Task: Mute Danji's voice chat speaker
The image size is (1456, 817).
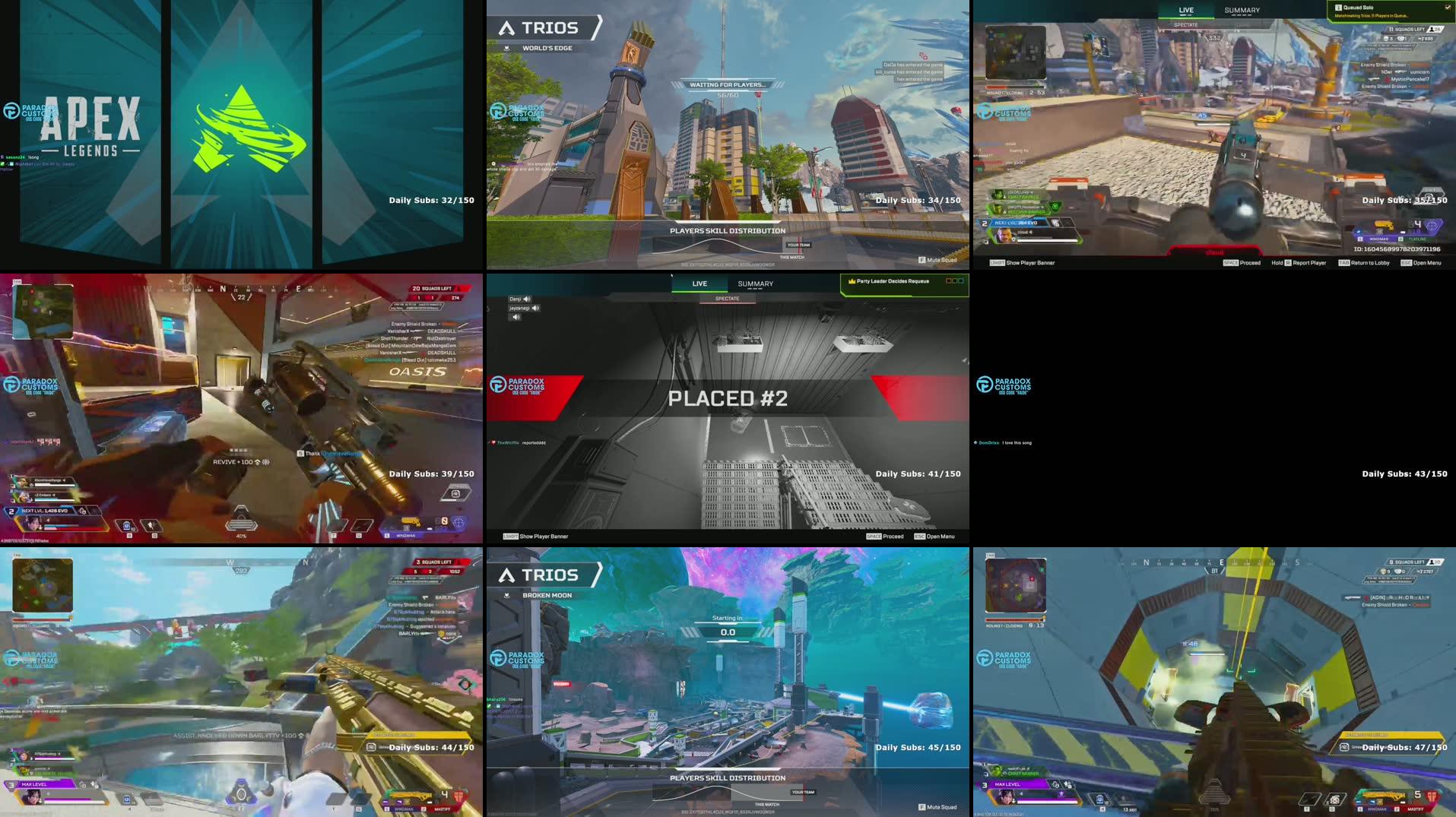Action: pyautogui.click(x=527, y=299)
